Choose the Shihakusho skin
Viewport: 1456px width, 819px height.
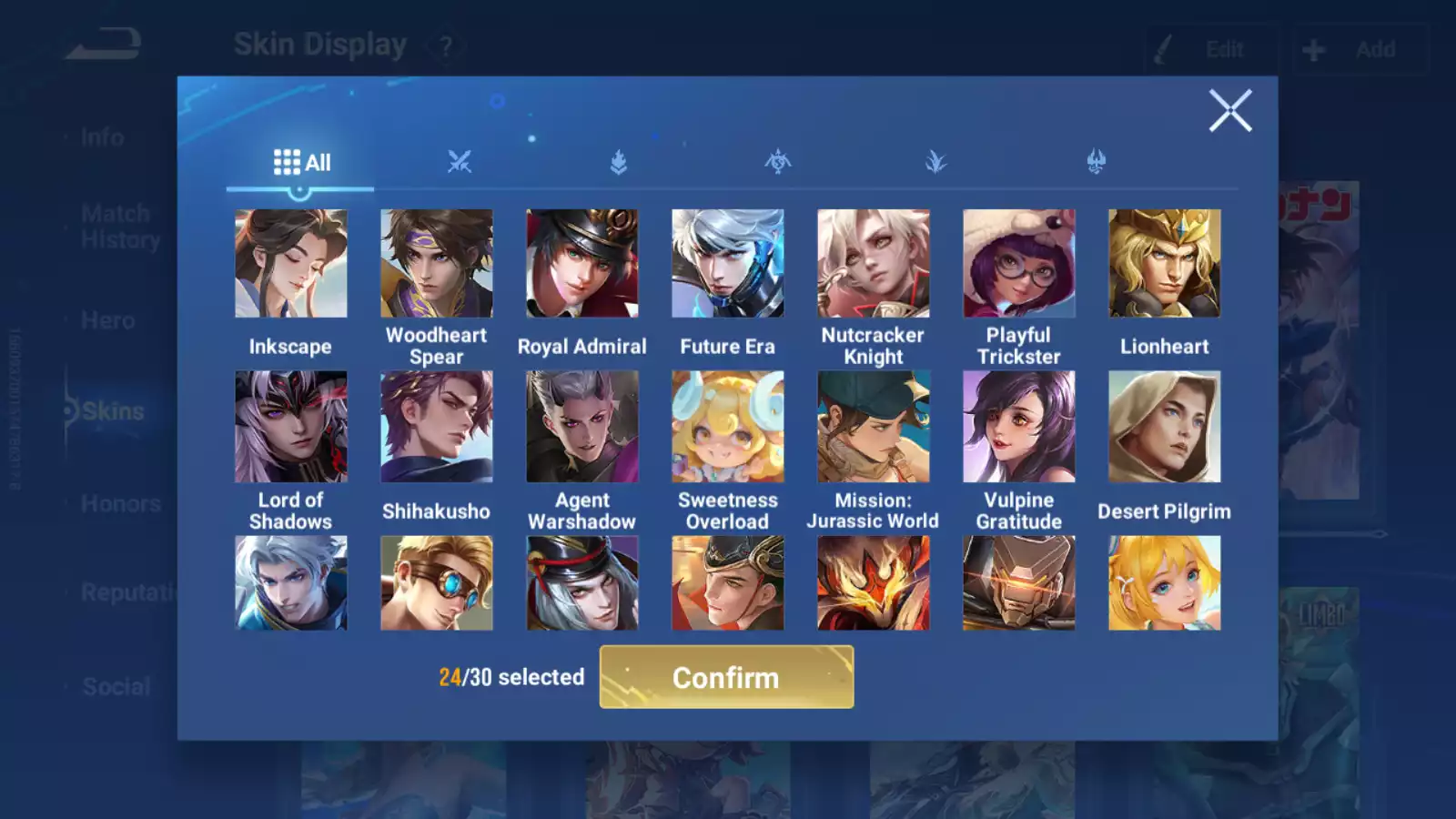437,427
